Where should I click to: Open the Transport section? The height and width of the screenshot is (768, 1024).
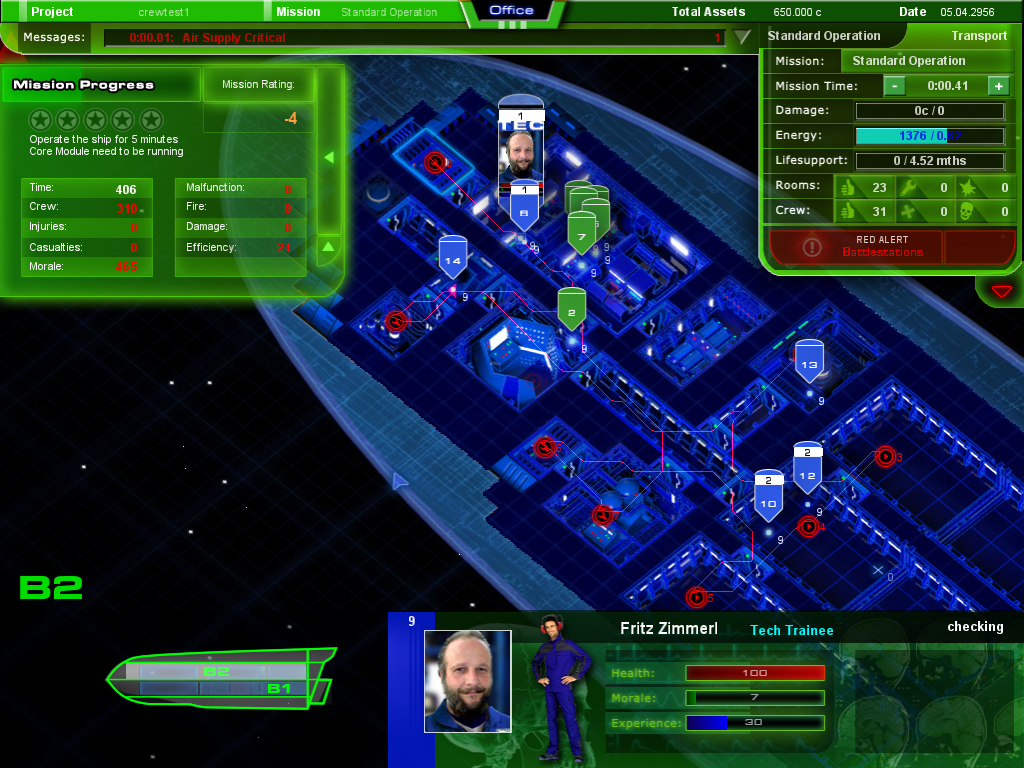[x=978, y=36]
